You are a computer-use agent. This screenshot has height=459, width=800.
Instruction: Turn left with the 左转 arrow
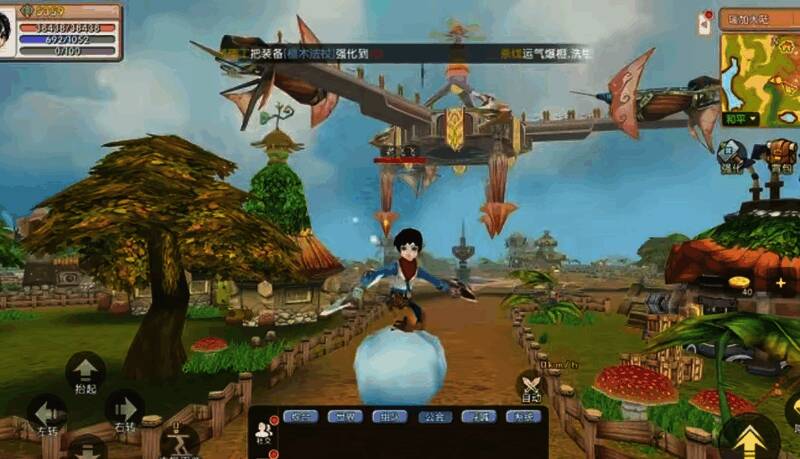[x=46, y=412]
